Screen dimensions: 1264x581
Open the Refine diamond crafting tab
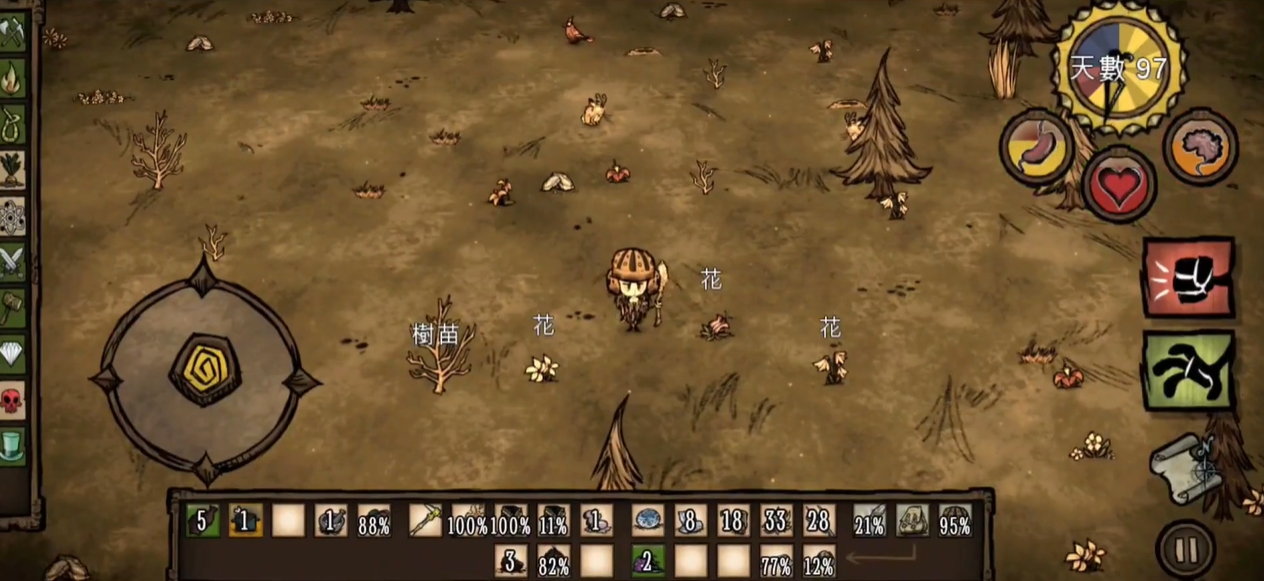point(12,354)
